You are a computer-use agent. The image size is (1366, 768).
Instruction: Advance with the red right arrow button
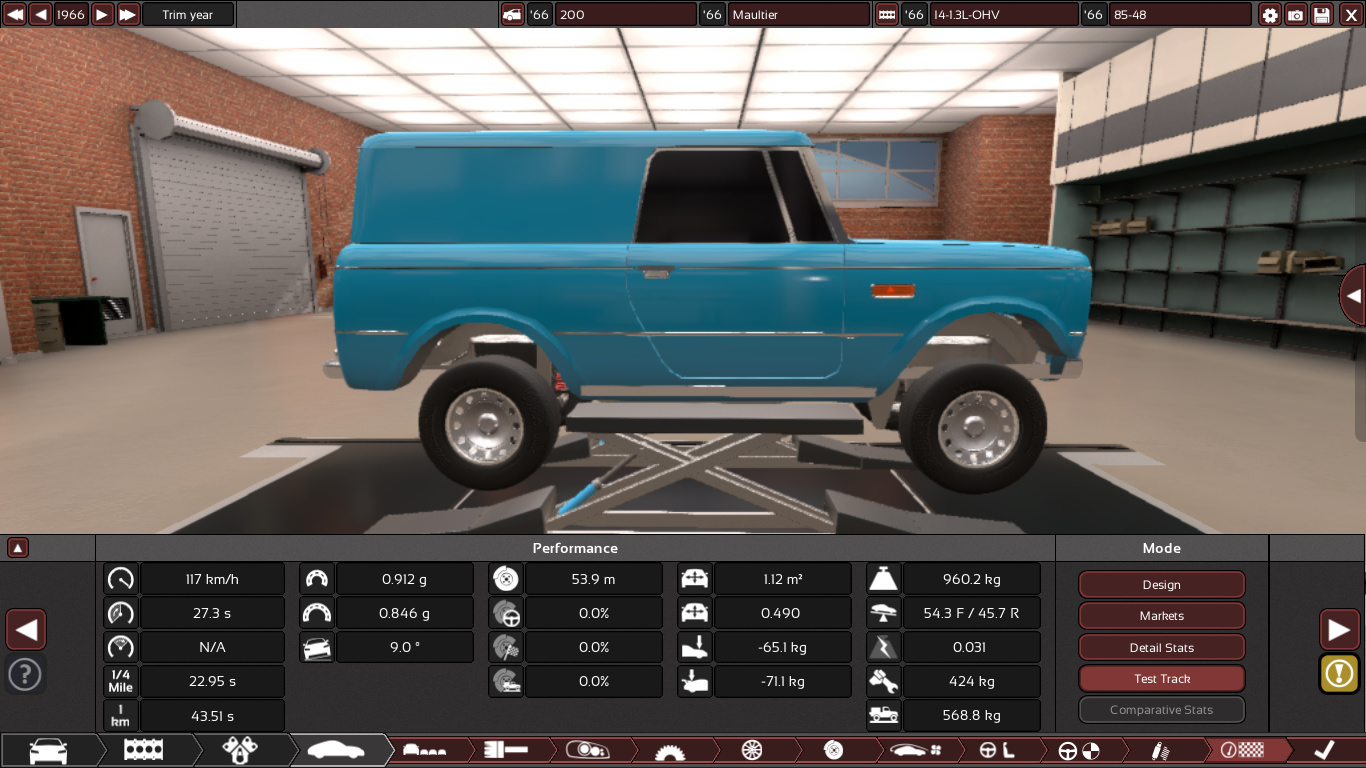pyautogui.click(x=1339, y=630)
